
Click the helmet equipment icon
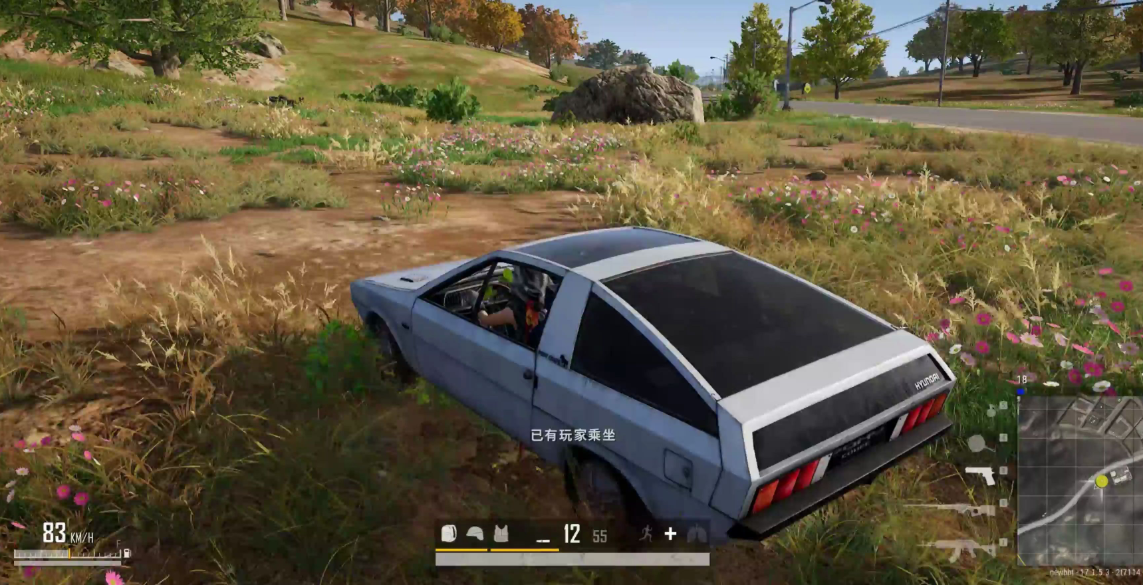pos(475,534)
